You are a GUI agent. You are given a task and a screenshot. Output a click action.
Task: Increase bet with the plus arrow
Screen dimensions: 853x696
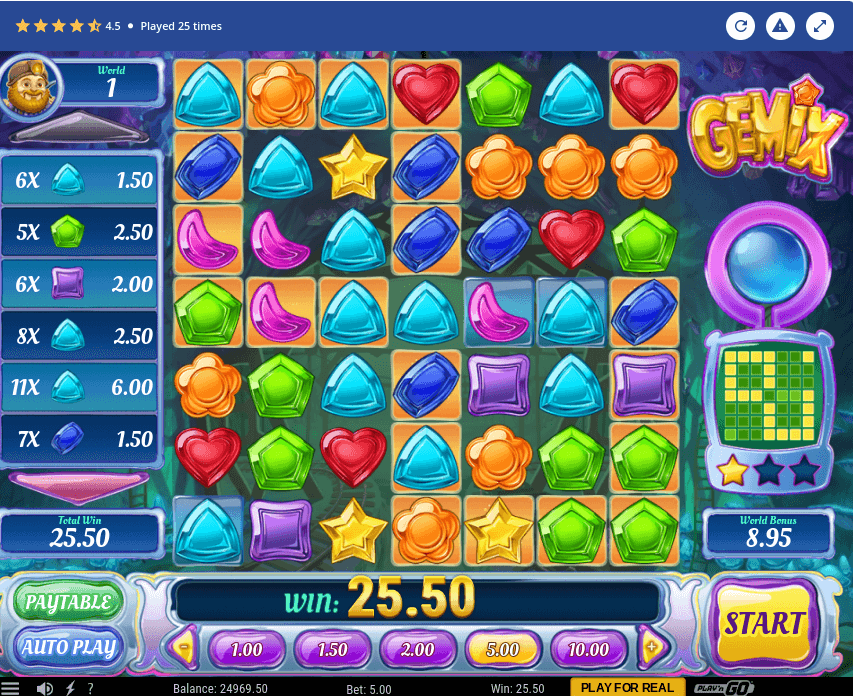coord(653,648)
